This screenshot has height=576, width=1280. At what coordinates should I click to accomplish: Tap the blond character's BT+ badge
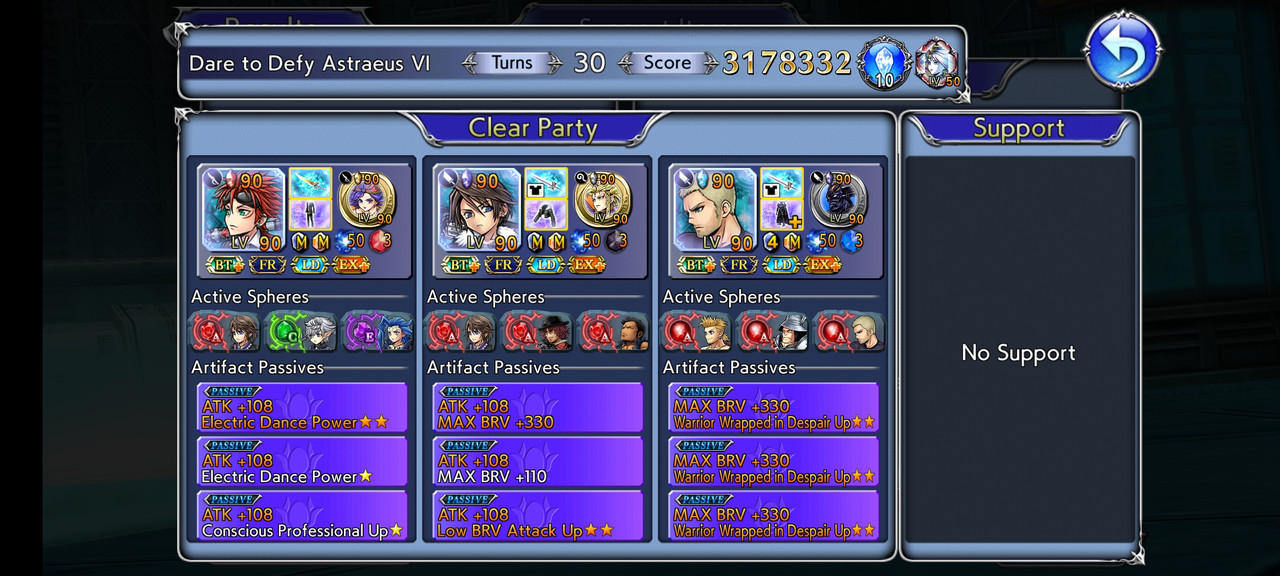point(696,265)
